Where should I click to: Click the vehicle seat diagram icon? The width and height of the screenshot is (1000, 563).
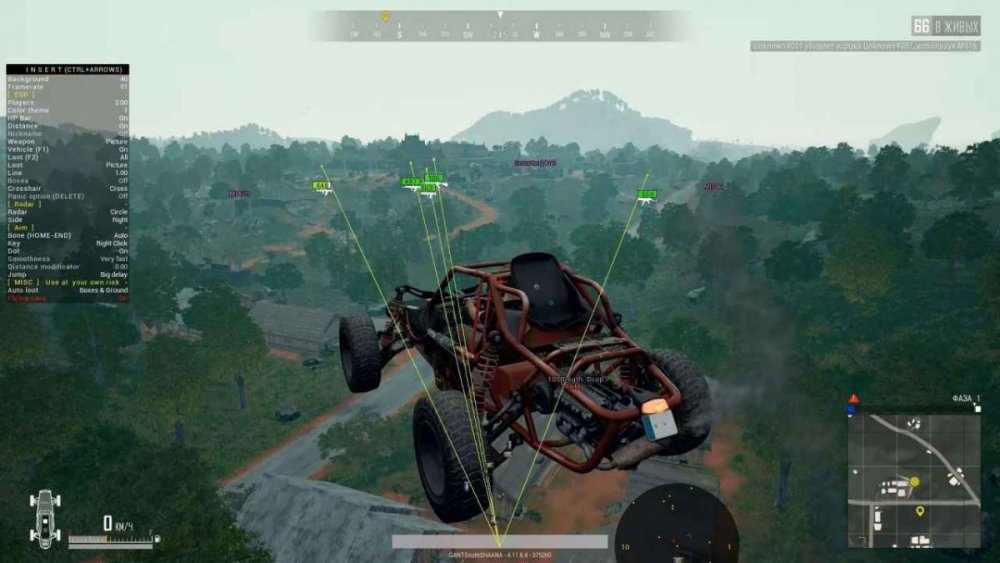coord(45,517)
